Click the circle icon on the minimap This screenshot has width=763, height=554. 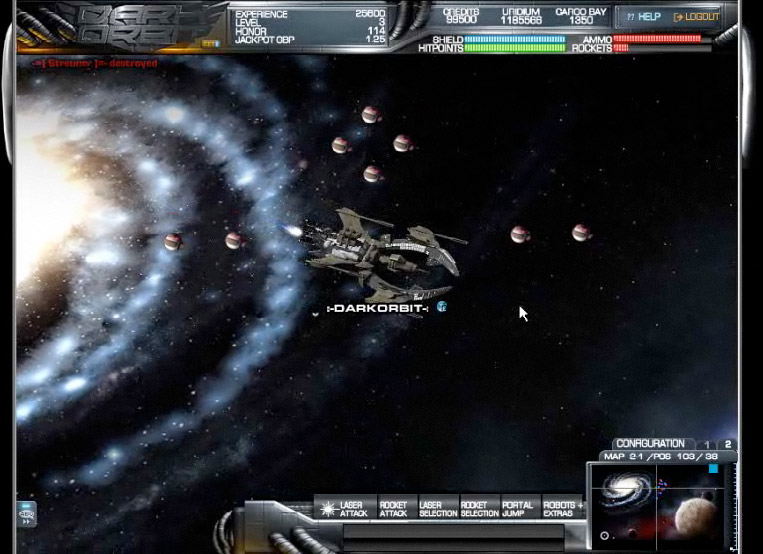click(604, 536)
